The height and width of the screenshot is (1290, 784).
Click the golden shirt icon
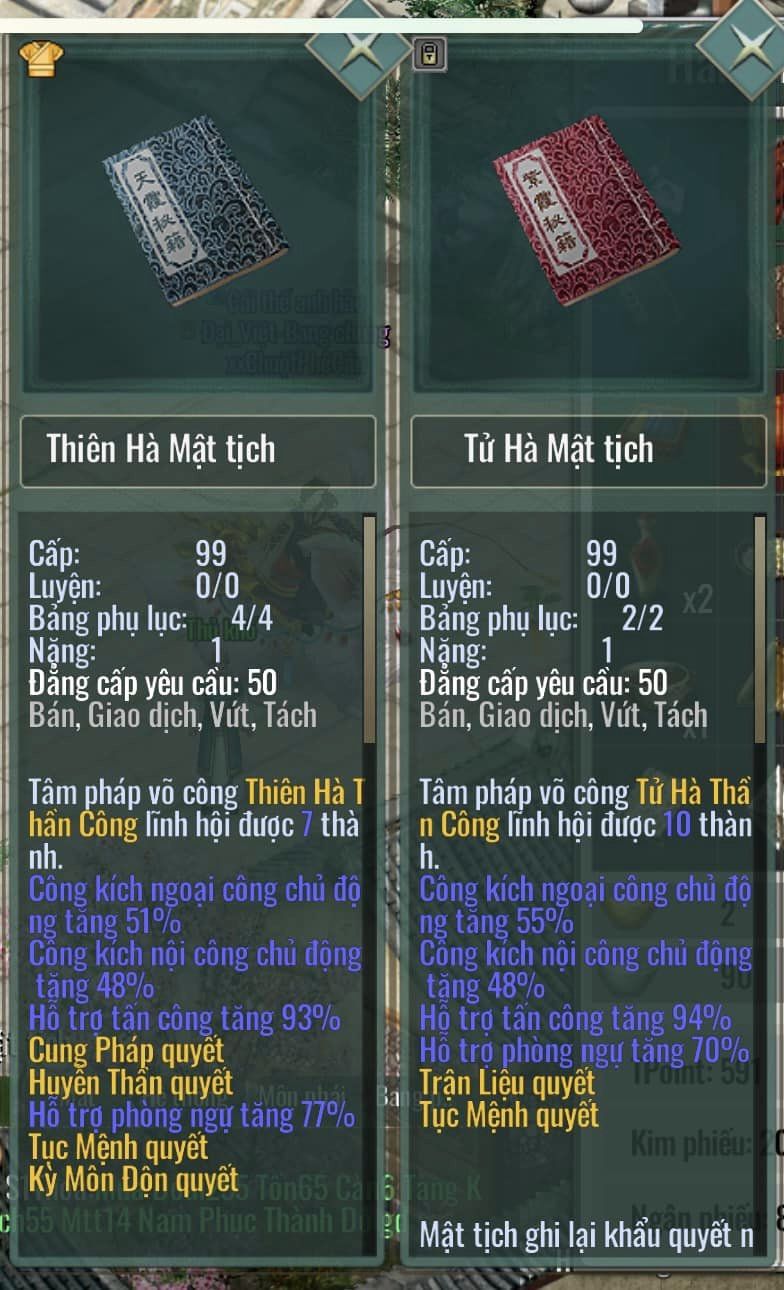[x=41, y=58]
